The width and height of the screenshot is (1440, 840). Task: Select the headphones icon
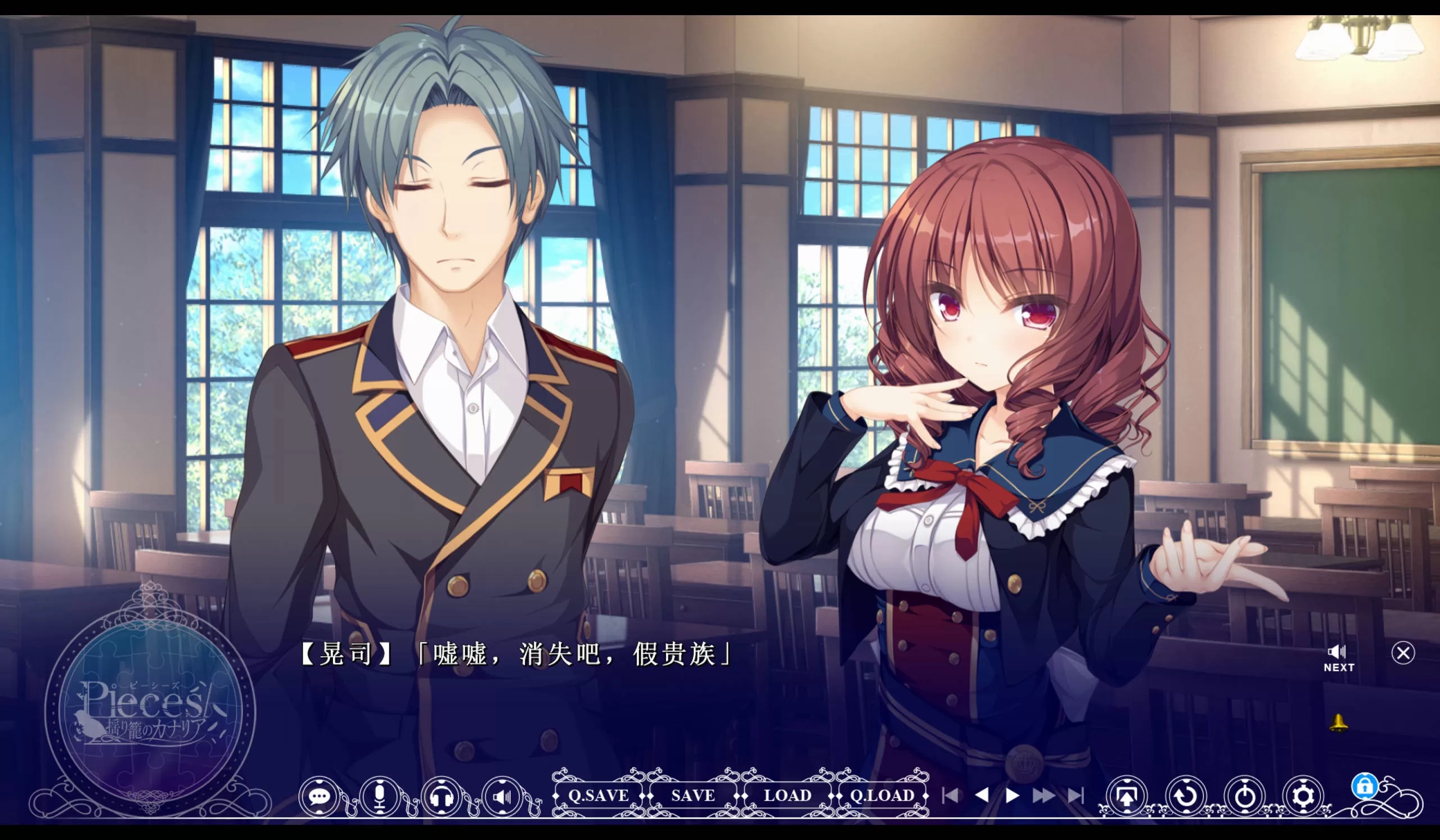441,796
